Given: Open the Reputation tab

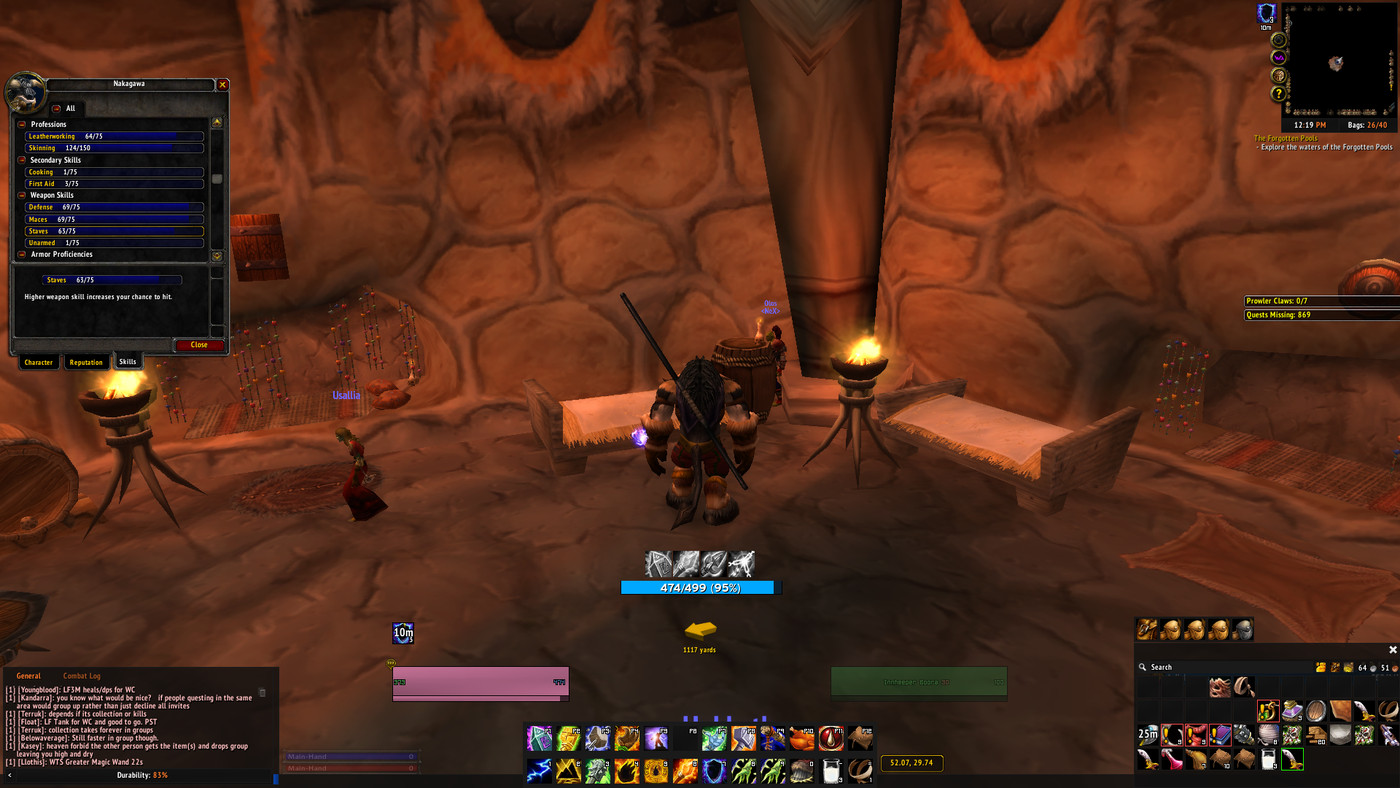Looking at the screenshot, I should pos(86,362).
